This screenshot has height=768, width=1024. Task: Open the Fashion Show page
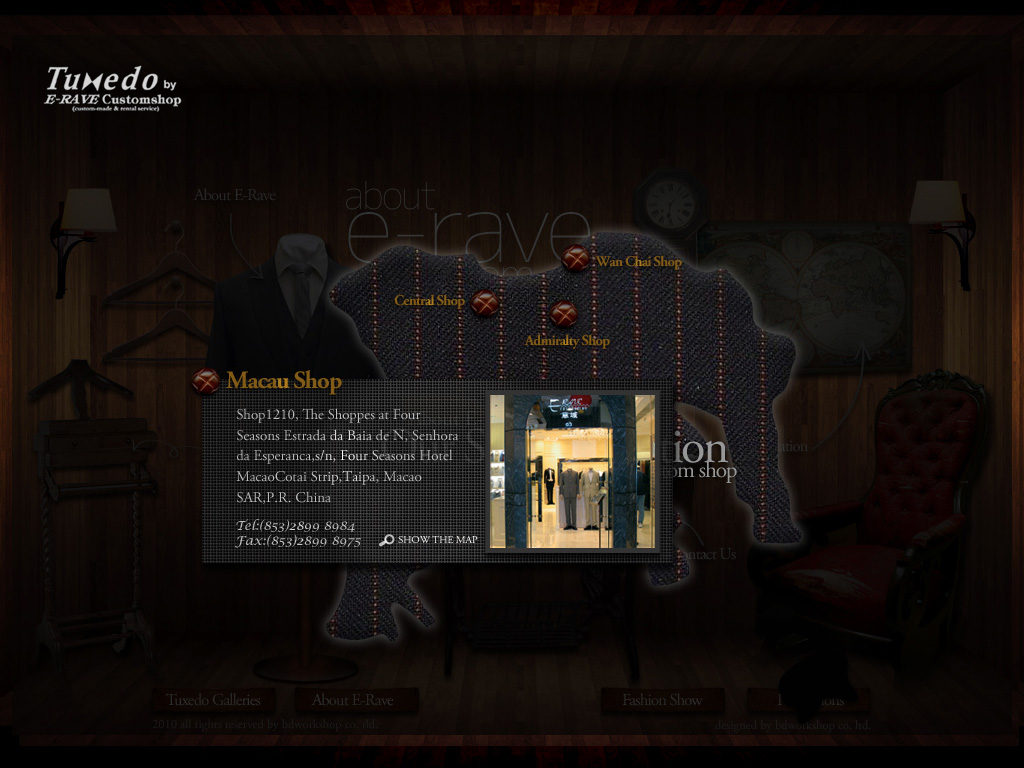click(x=662, y=700)
